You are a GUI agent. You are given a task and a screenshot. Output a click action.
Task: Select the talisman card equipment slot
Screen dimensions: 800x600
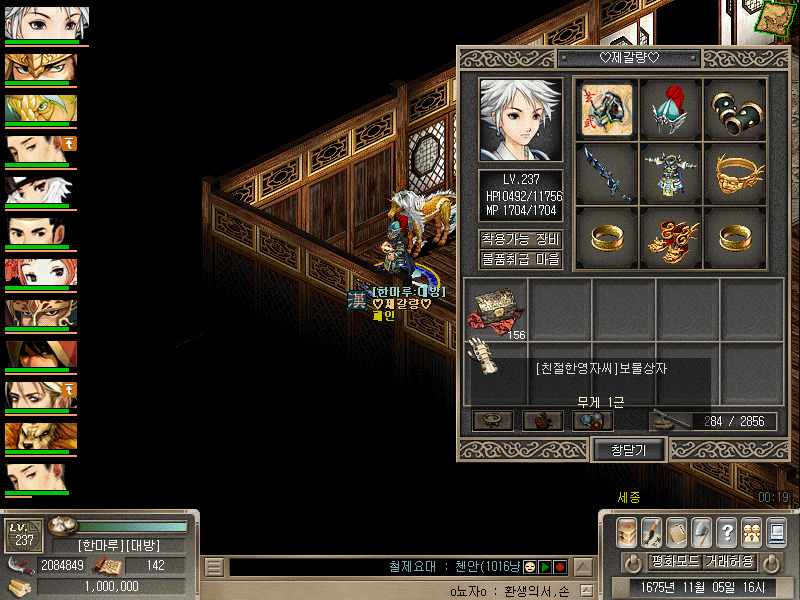click(x=607, y=108)
